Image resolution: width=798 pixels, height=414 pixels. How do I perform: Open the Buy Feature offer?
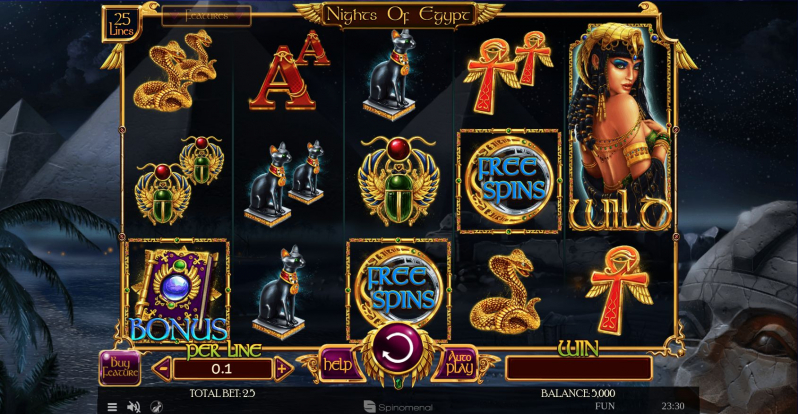coord(120,368)
